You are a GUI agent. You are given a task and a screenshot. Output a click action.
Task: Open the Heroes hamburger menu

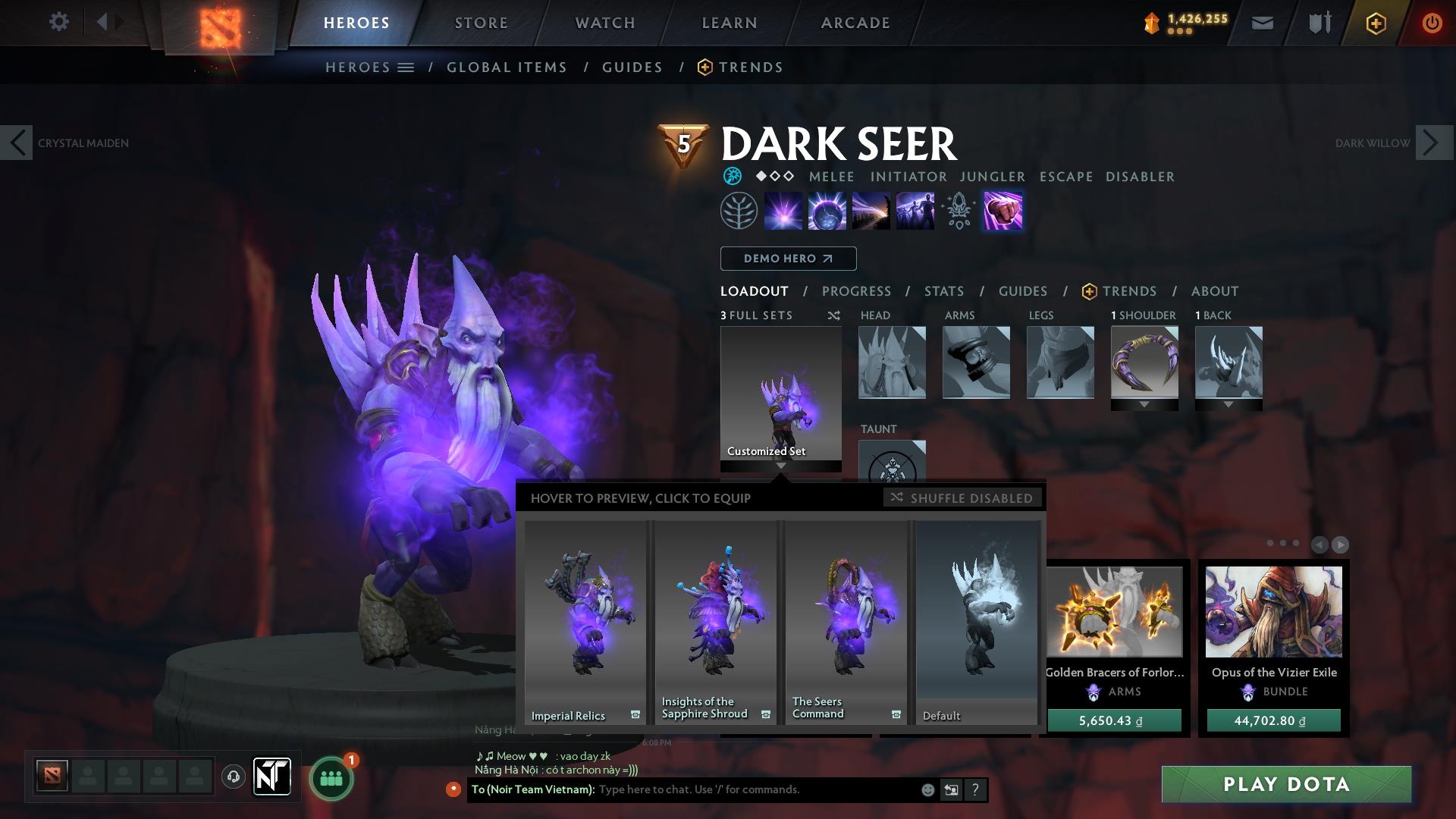[406, 67]
